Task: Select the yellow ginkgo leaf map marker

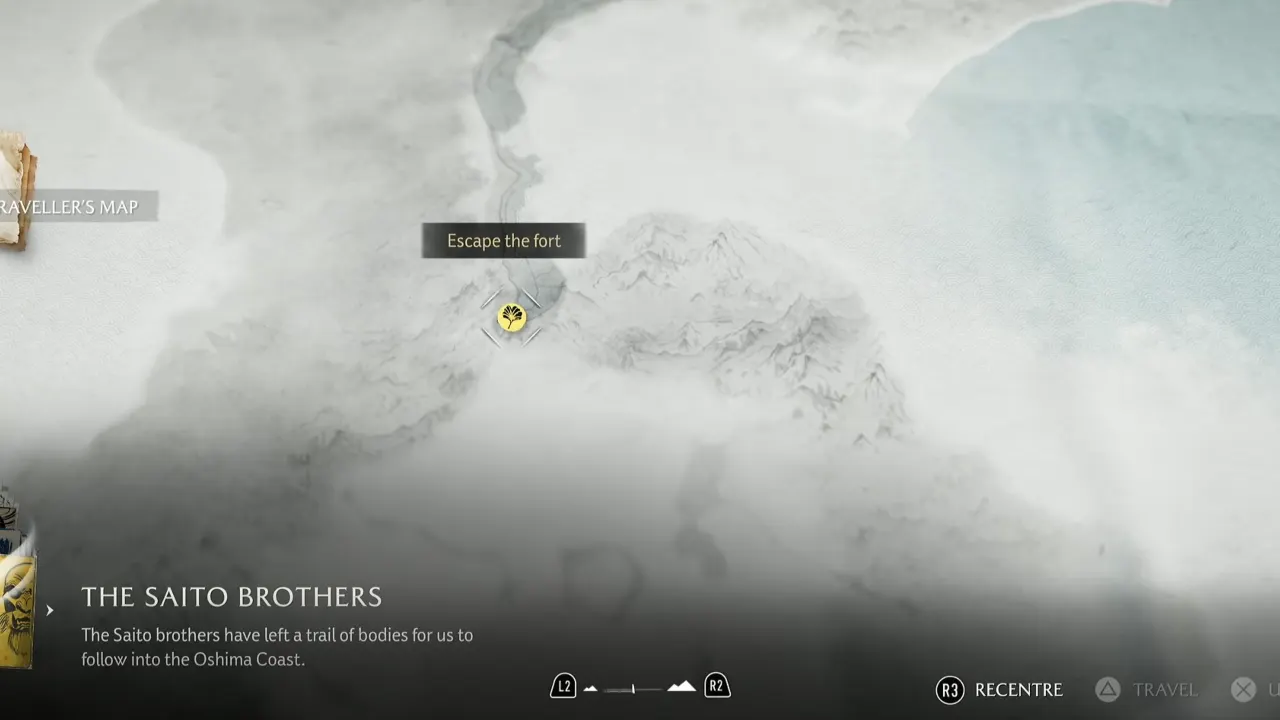Action: pos(511,318)
